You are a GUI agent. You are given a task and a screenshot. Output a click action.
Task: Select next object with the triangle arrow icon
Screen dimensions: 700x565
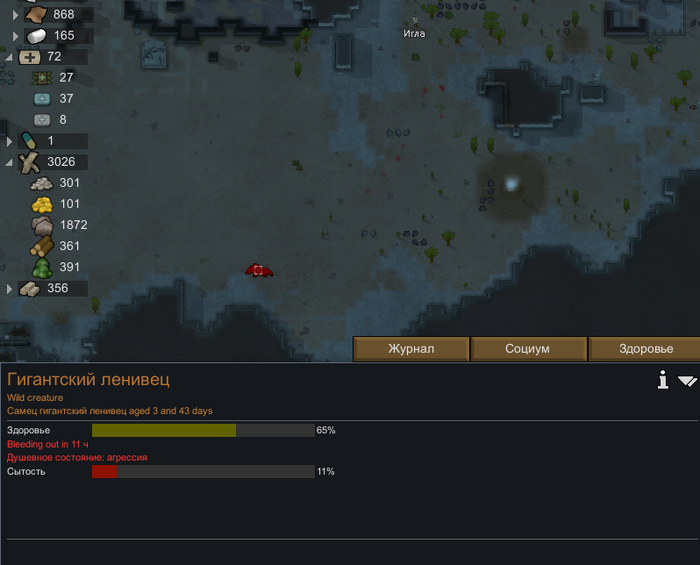tap(687, 381)
